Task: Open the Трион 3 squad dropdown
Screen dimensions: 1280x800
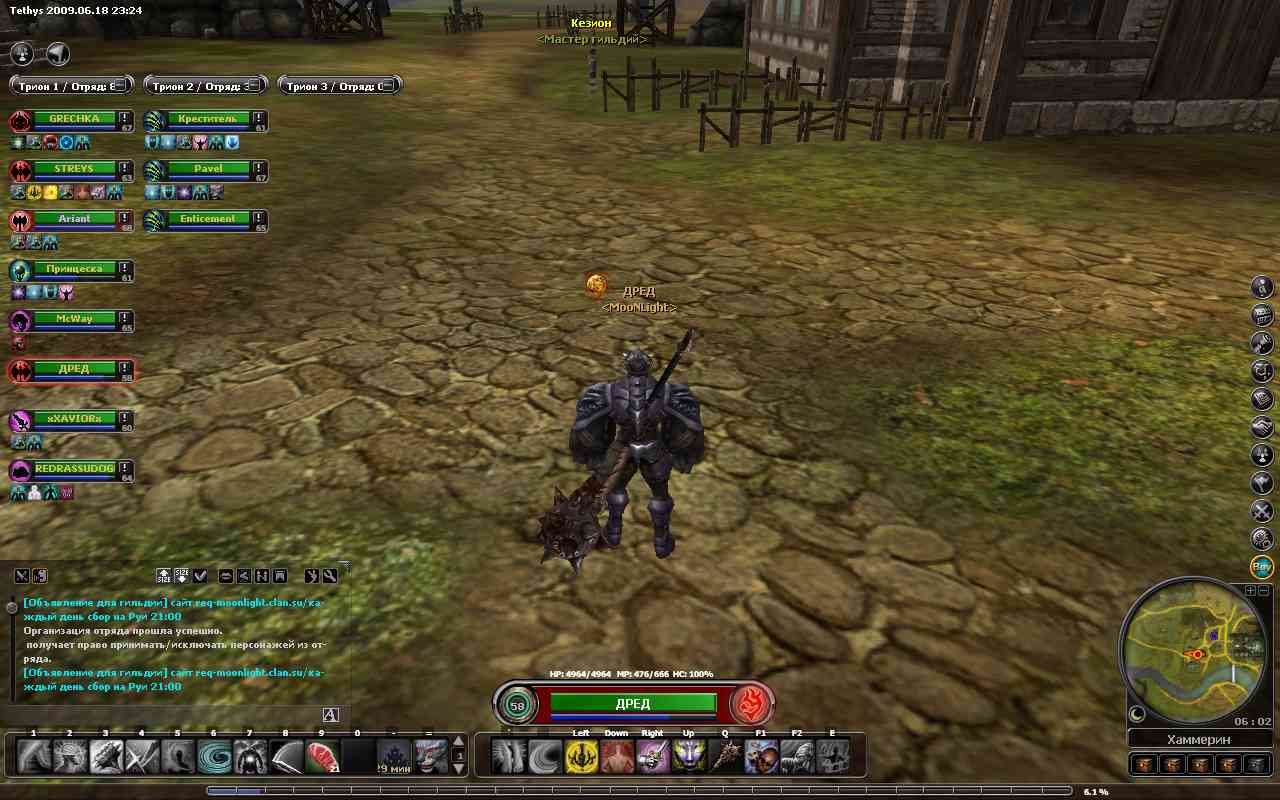Action: (x=339, y=86)
